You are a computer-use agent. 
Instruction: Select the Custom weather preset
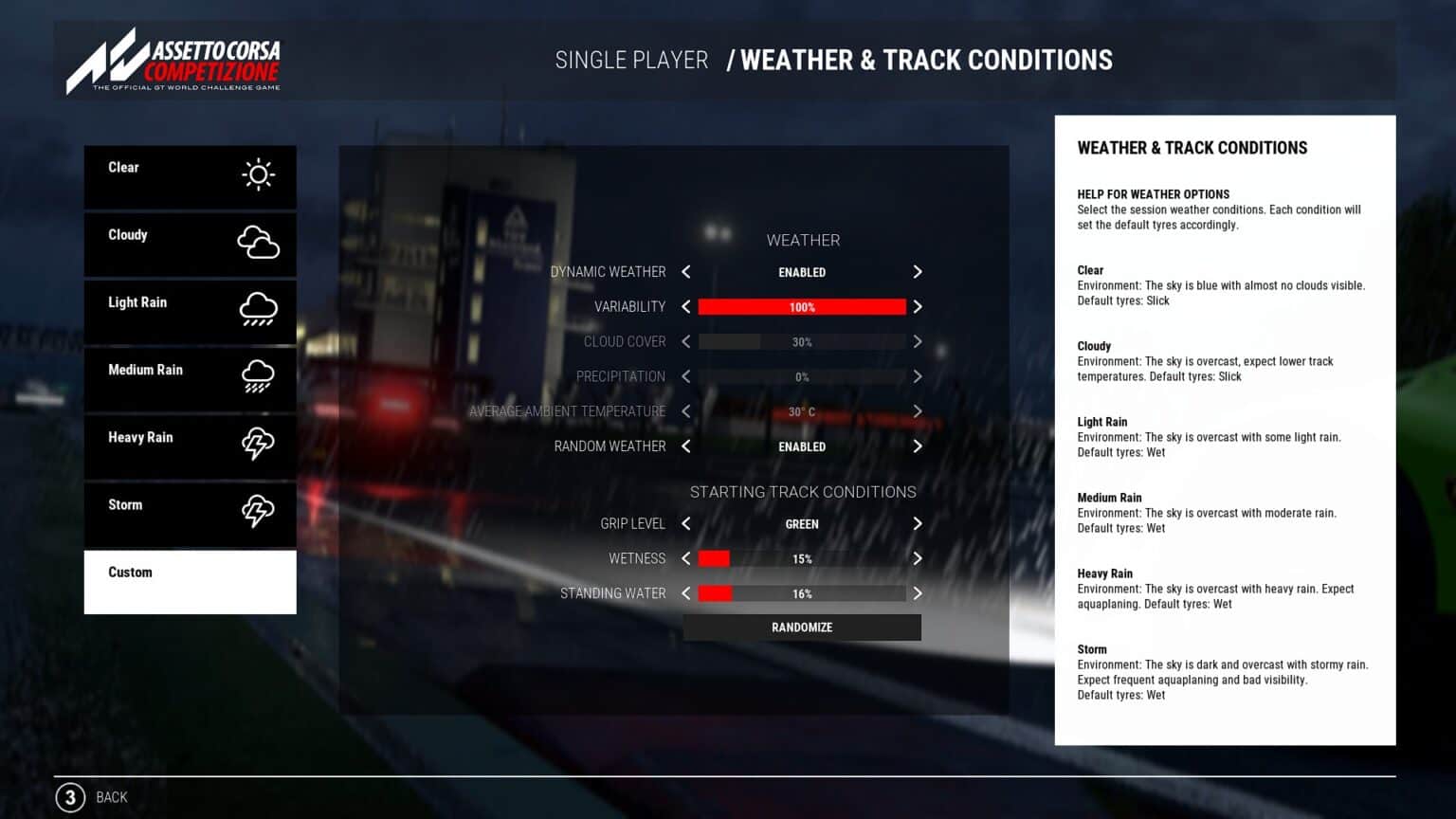click(x=190, y=581)
